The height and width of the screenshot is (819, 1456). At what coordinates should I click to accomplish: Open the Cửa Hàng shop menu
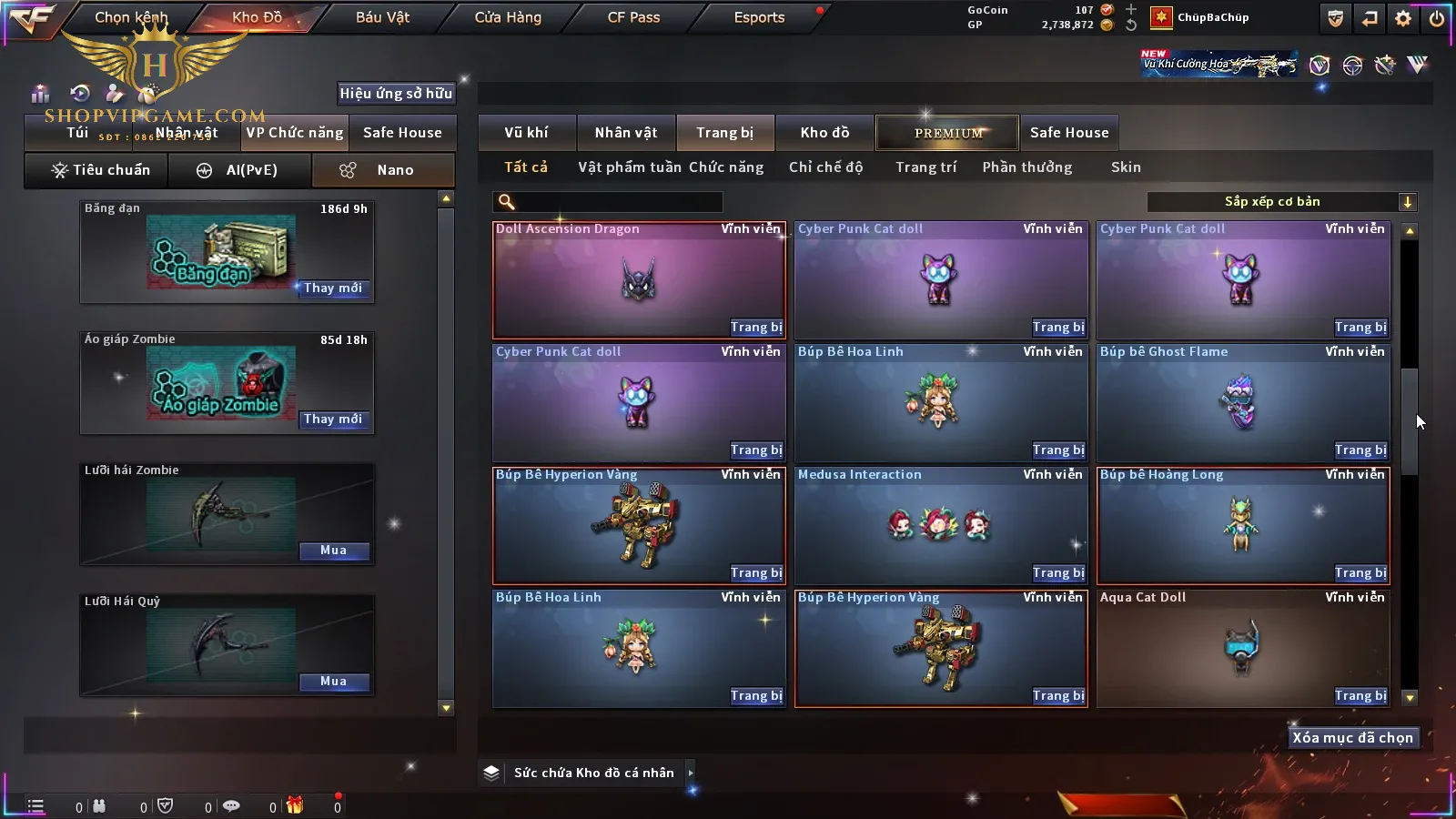(x=508, y=17)
